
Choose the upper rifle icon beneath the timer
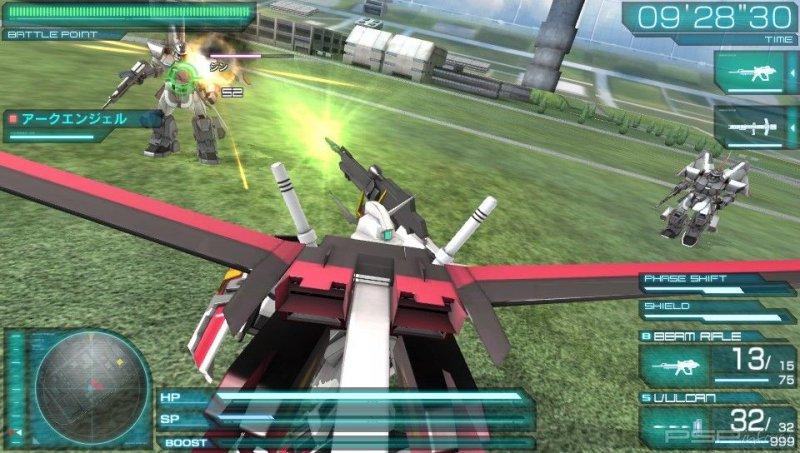pos(754,73)
